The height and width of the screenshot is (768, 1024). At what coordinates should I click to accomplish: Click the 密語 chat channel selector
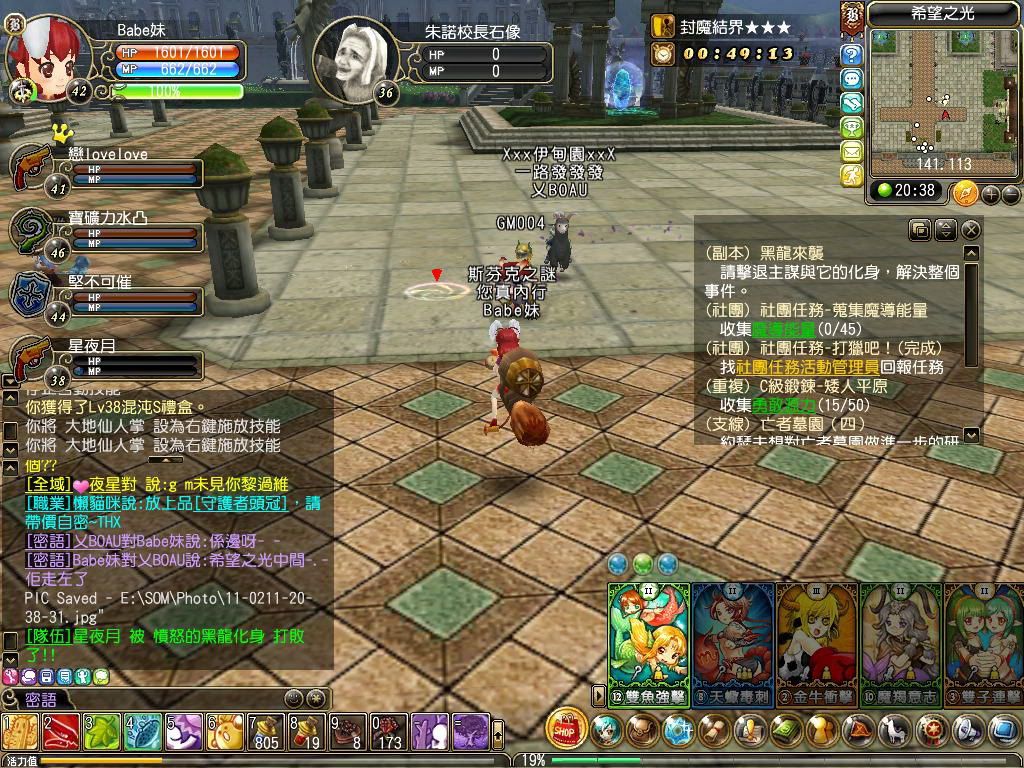point(42,698)
